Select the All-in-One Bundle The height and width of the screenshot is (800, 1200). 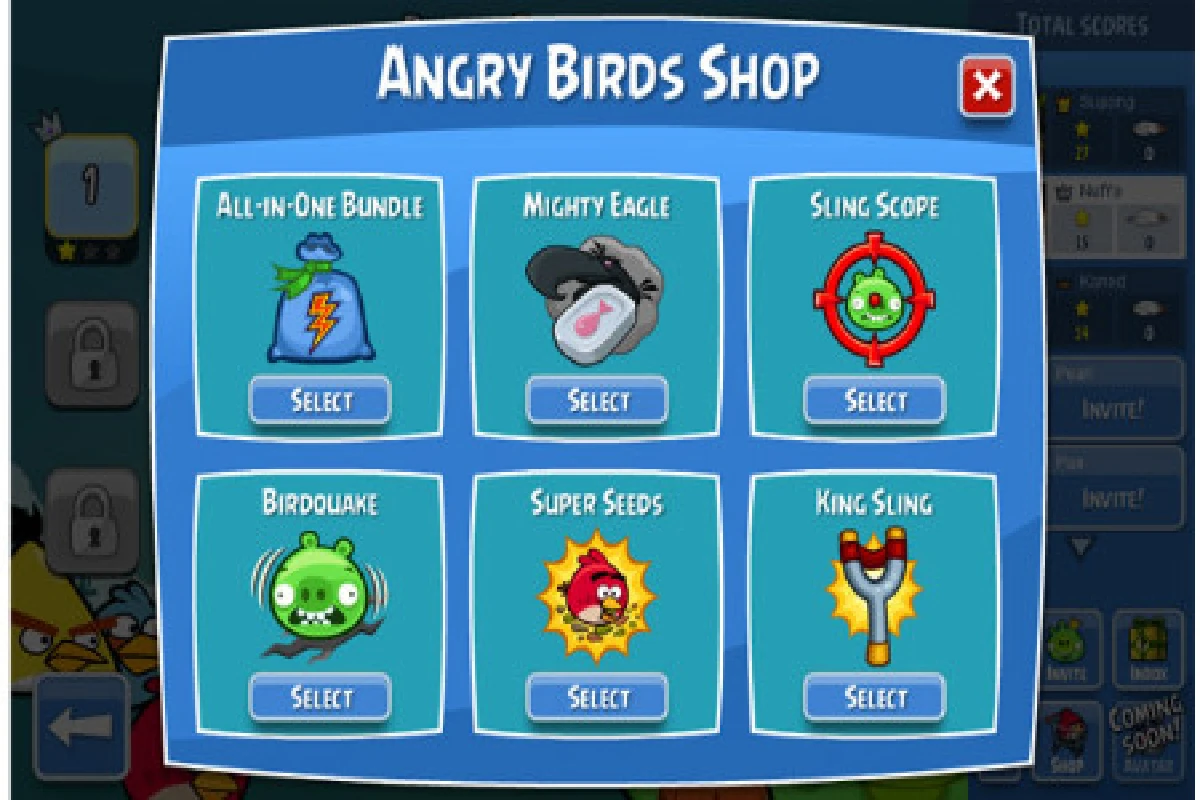pyautogui.click(x=320, y=401)
